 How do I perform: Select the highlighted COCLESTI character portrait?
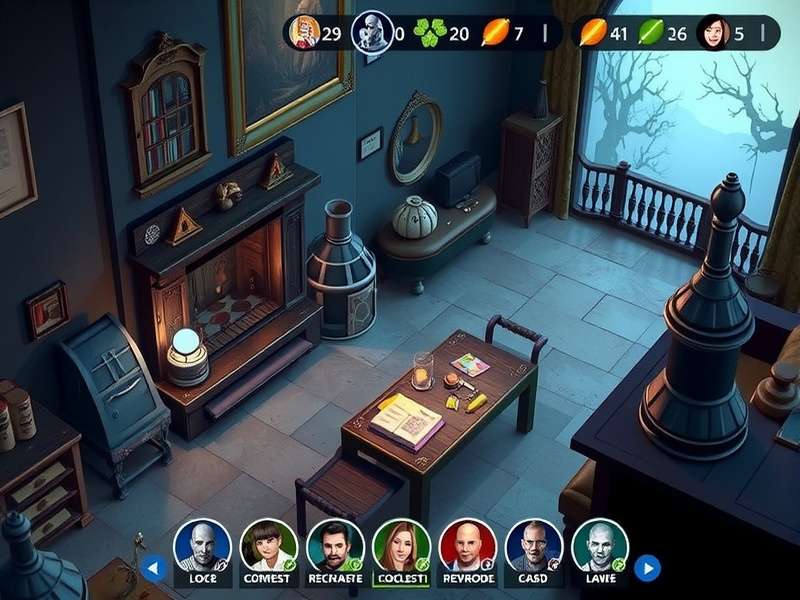[401, 545]
